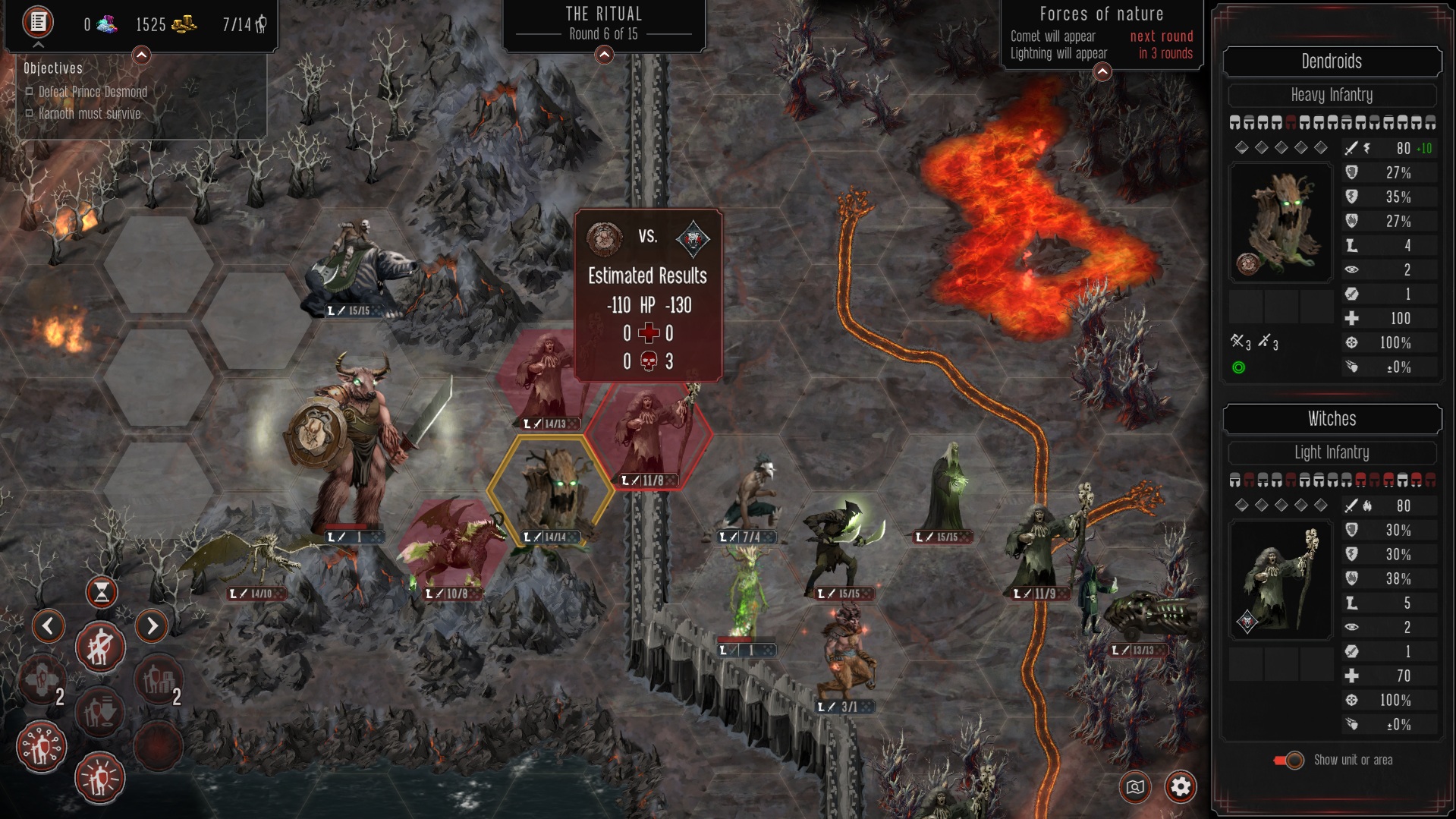Collapse the Forces of nature panel

(x=1102, y=72)
